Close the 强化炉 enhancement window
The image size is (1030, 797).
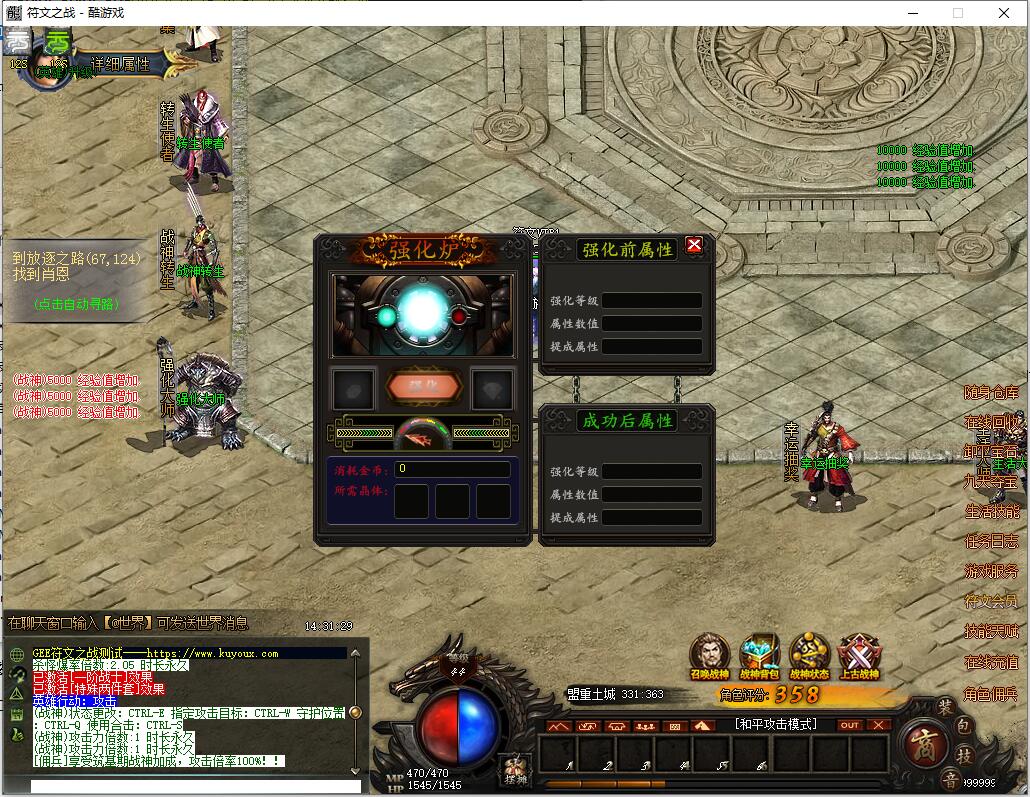694,245
